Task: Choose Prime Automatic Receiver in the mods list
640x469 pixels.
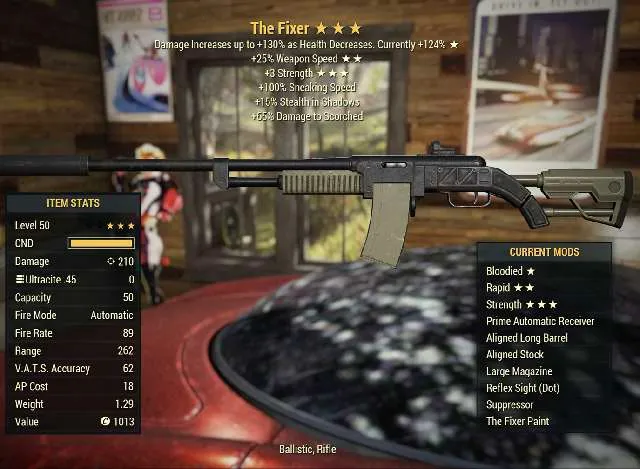Action: pyautogui.click(x=540, y=321)
